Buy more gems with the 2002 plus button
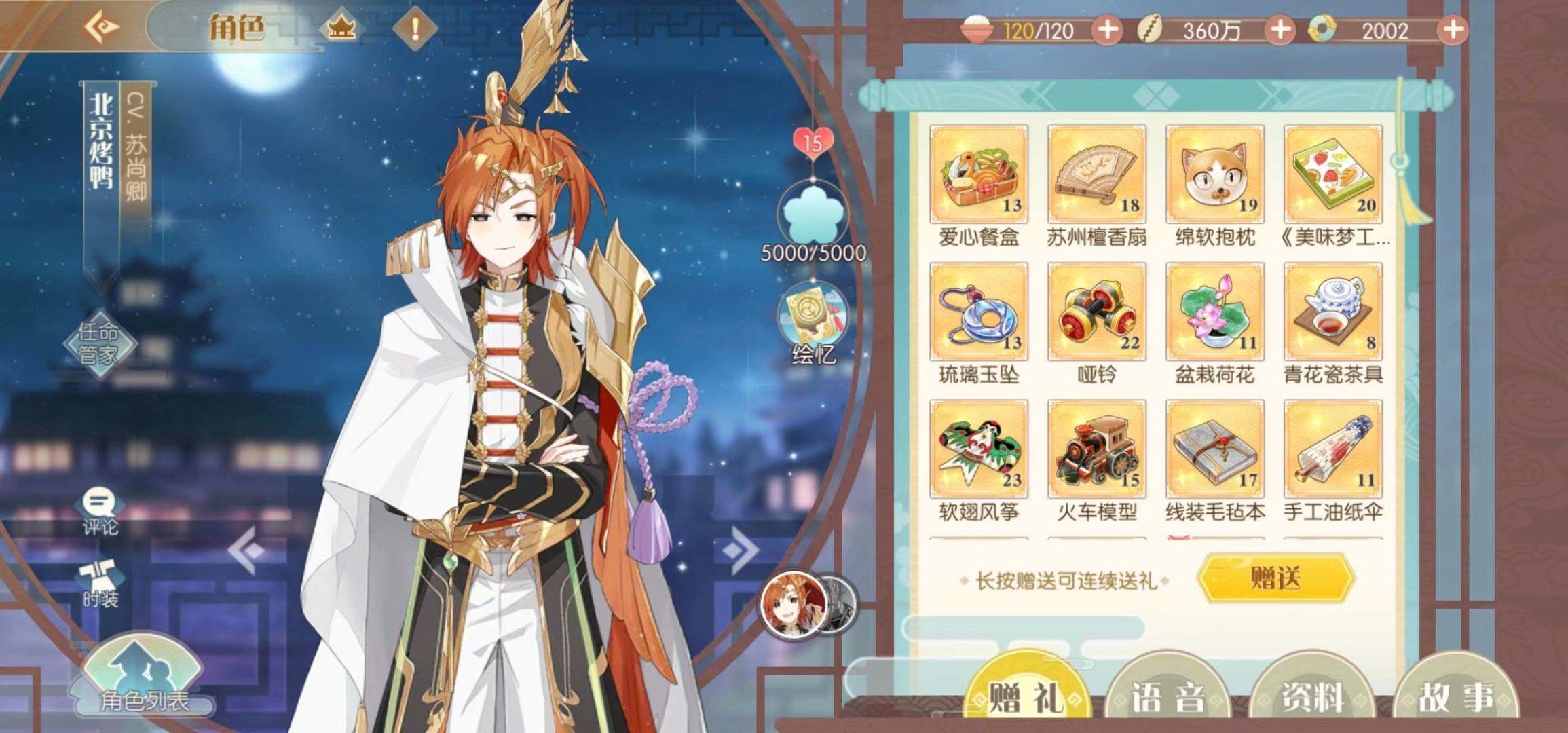The image size is (1568, 733). pyautogui.click(x=1452, y=31)
